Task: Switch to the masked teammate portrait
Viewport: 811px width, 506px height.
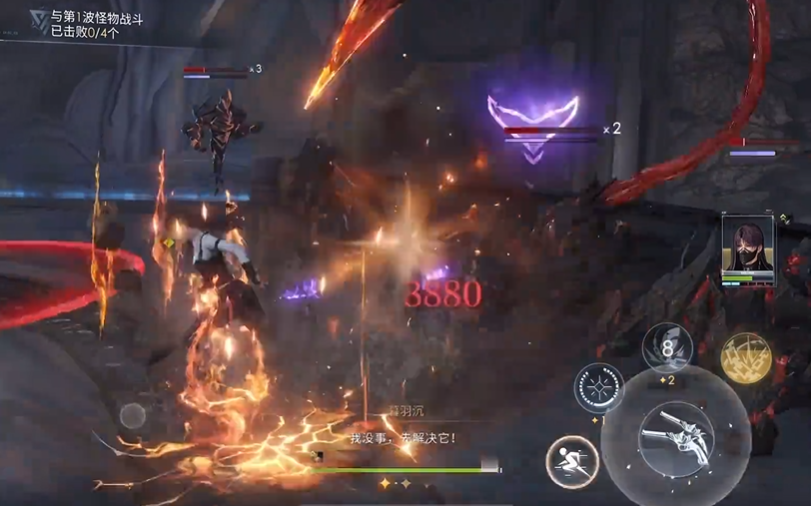Action: (748, 247)
